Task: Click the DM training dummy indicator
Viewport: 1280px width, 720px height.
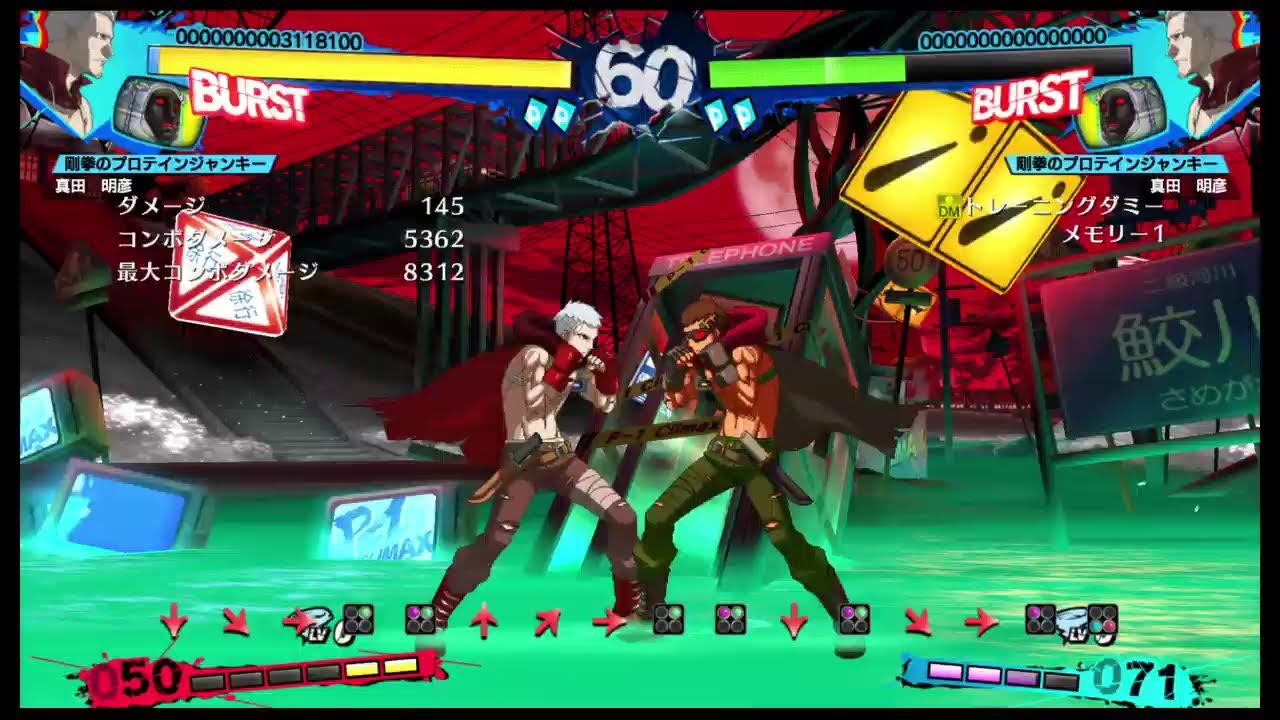Action: [948, 206]
